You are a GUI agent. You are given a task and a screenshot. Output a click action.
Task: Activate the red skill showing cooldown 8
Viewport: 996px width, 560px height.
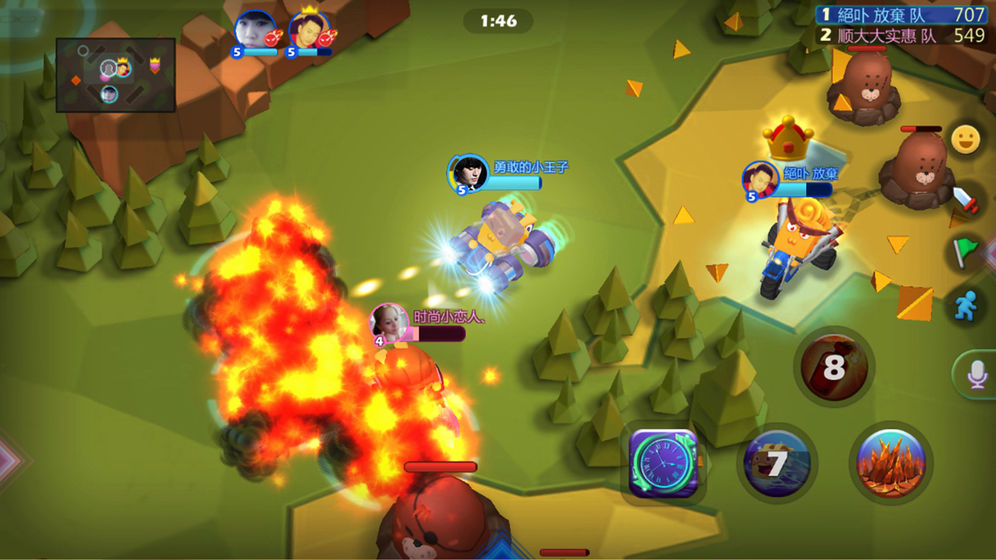(x=834, y=367)
